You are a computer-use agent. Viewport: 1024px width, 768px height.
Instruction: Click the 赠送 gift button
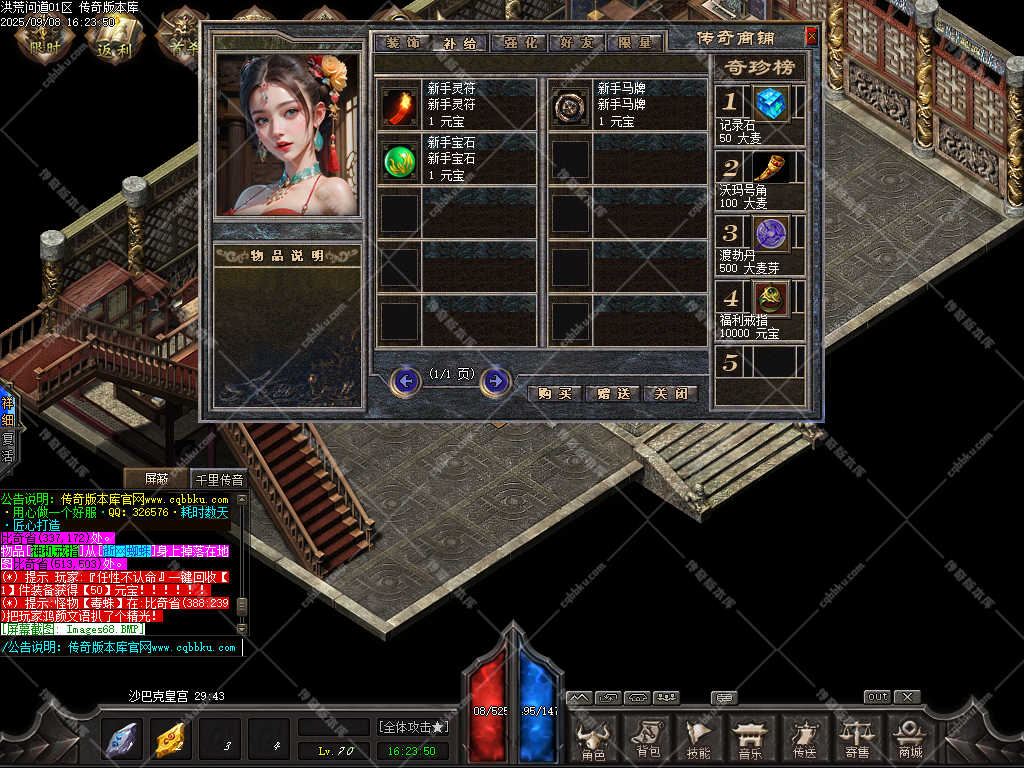(x=612, y=394)
